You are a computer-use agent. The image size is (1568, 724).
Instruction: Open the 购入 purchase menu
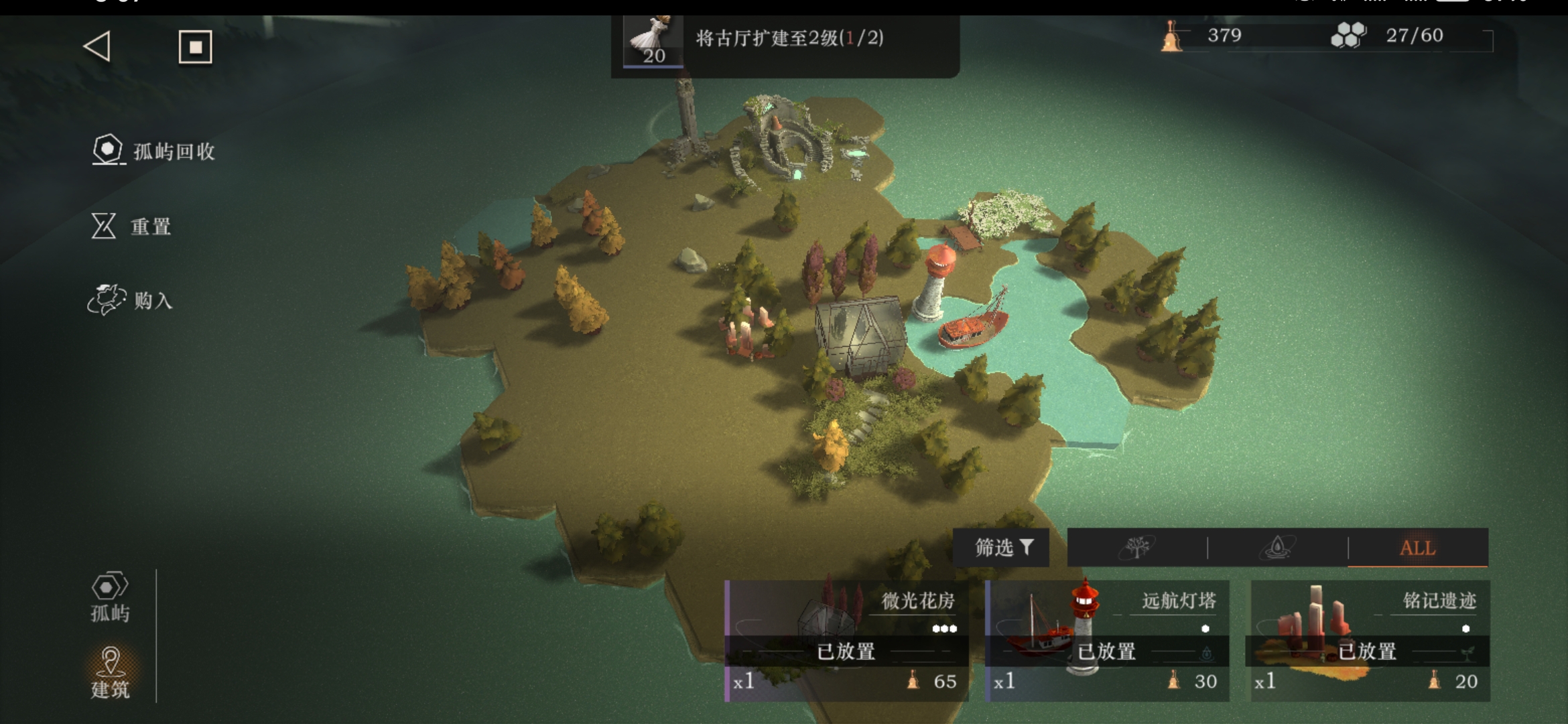click(131, 300)
